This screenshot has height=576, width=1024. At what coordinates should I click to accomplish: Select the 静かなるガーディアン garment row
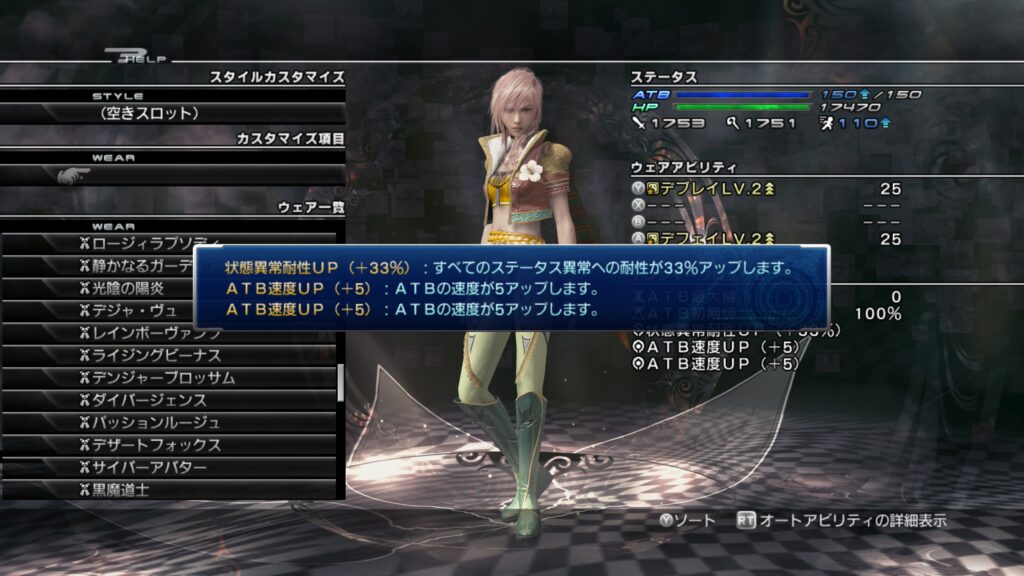(140, 266)
